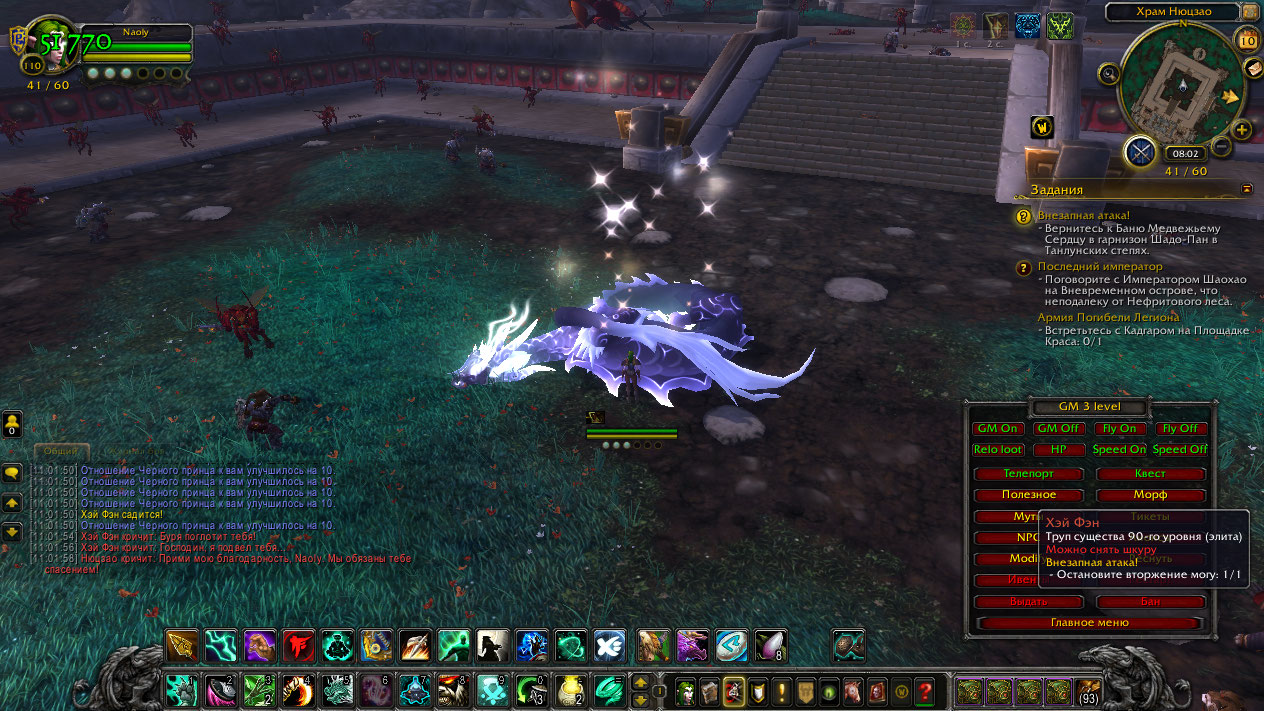Open the red question mark help button

click(925, 690)
